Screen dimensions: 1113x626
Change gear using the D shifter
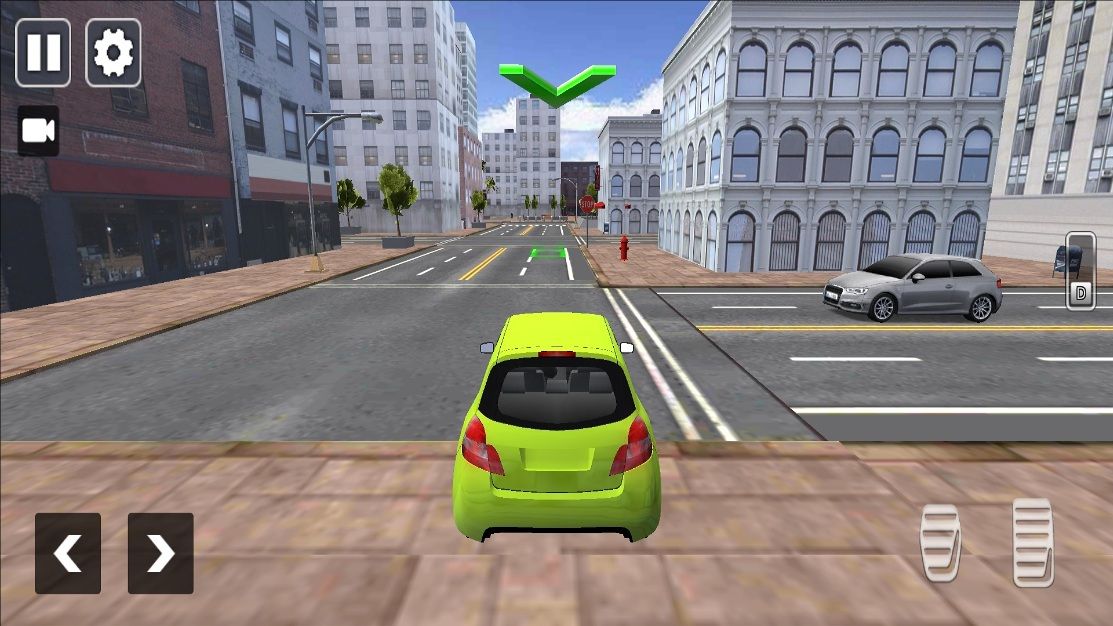click(1080, 271)
